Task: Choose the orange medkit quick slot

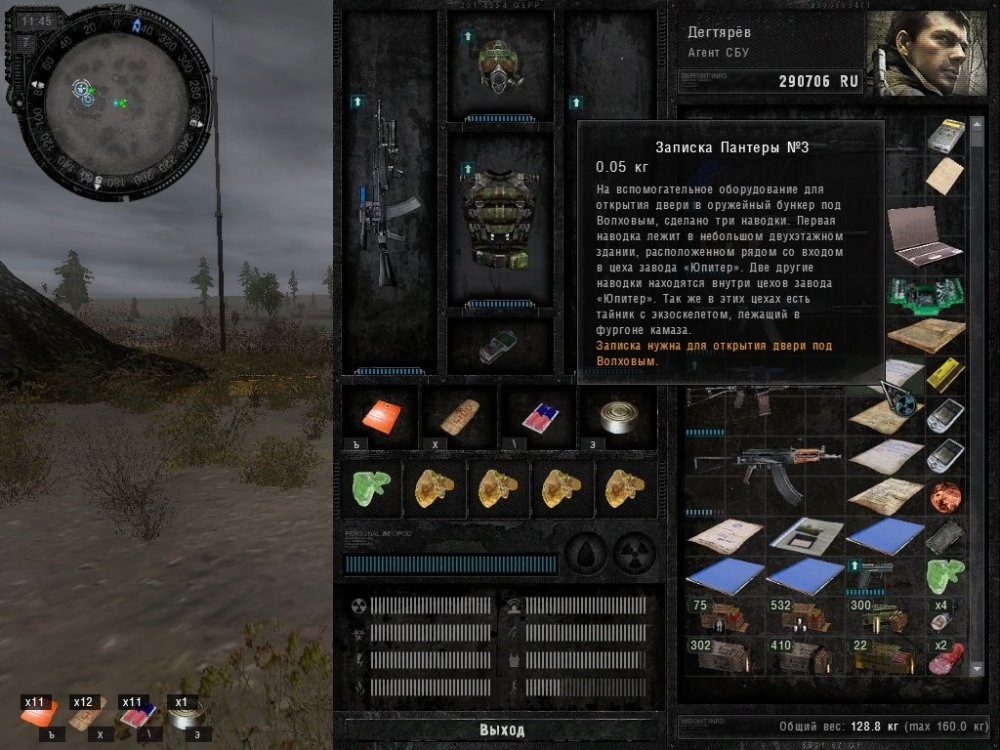Action: [381, 415]
